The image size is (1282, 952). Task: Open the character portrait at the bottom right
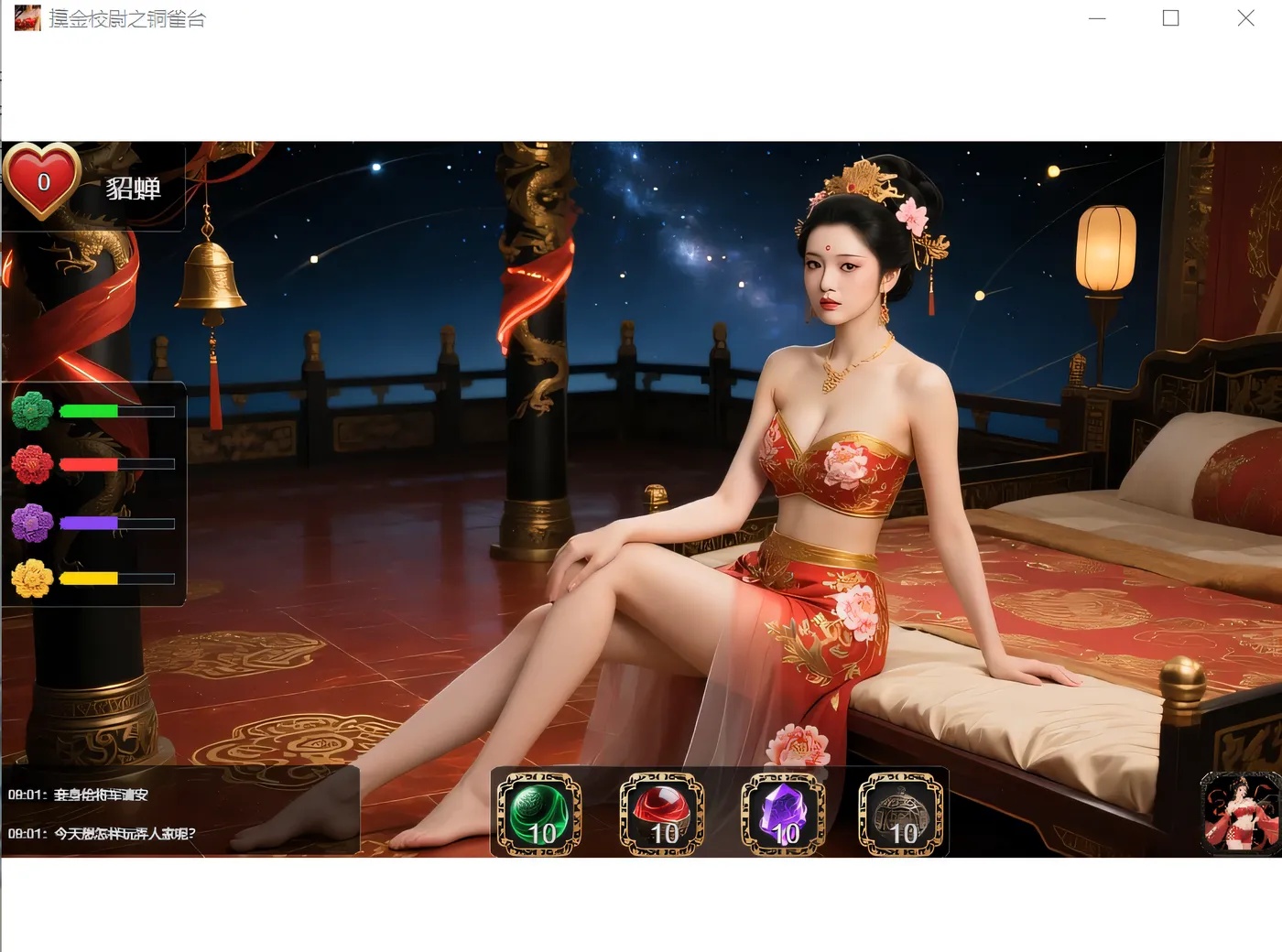(1237, 813)
